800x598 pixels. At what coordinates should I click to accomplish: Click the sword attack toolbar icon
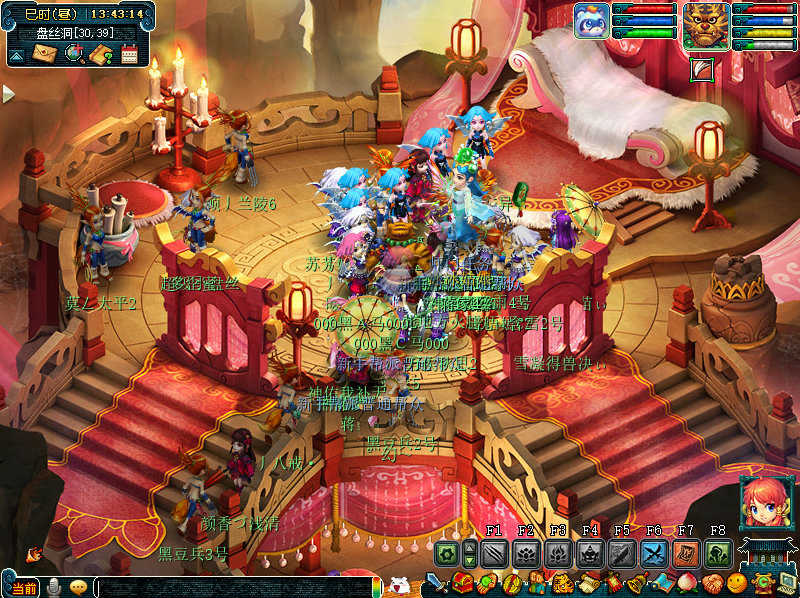pos(436,583)
